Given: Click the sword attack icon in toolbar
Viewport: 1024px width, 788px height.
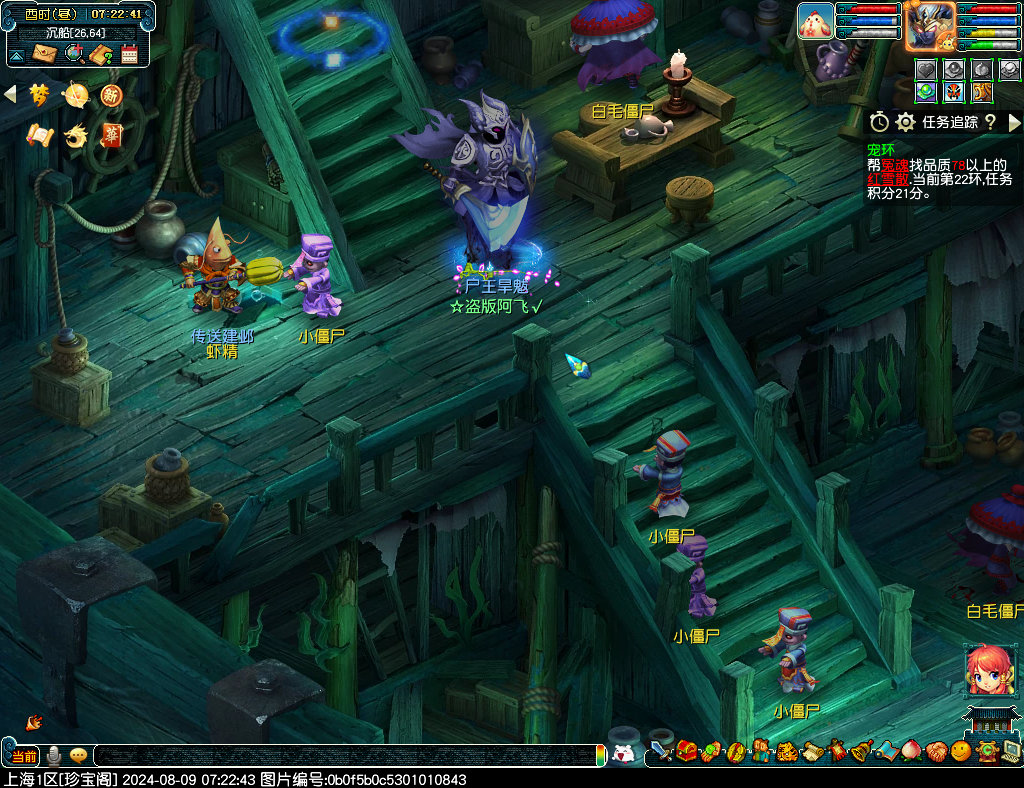Looking at the screenshot, I should [x=660, y=751].
